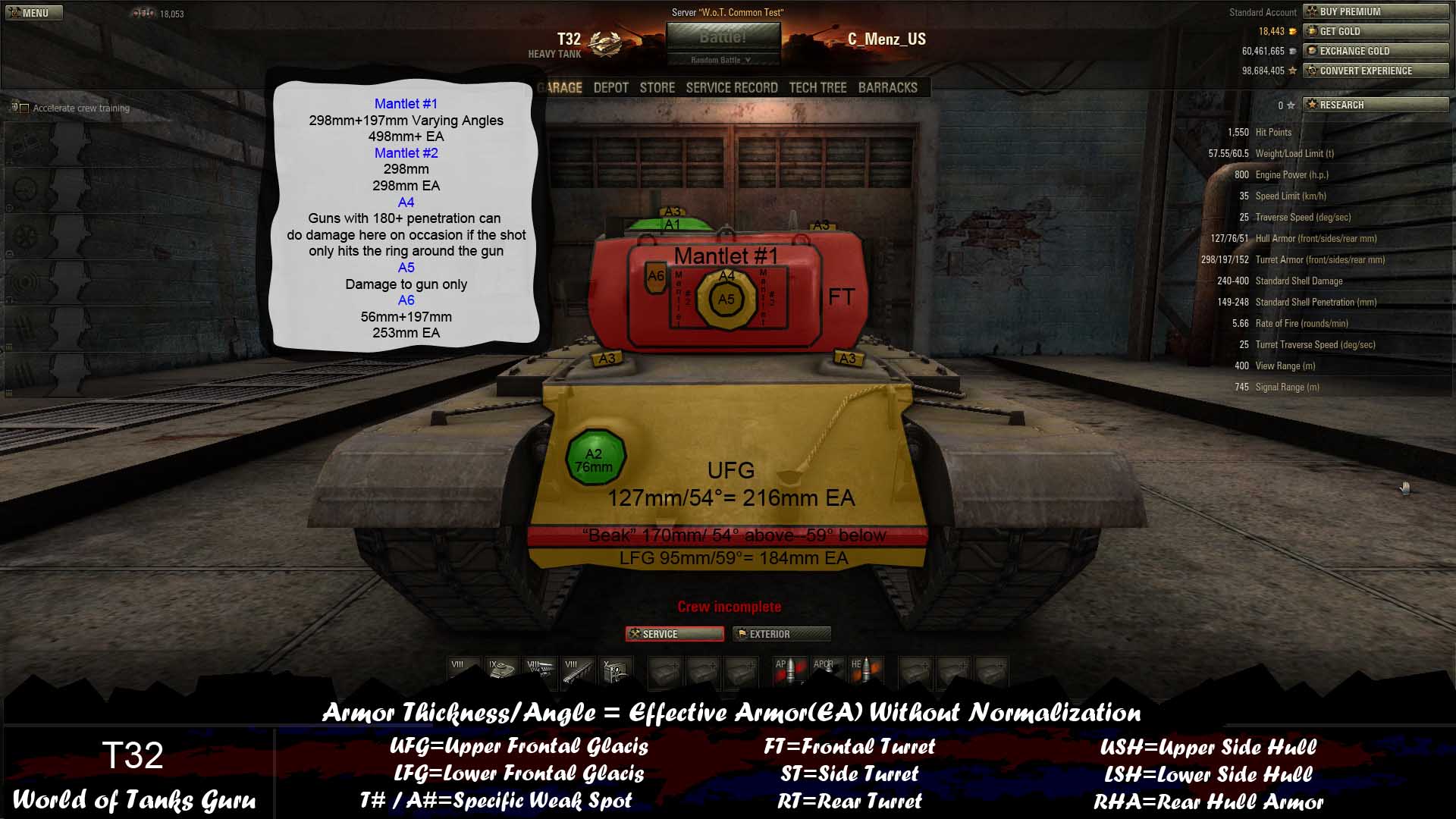This screenshot has width=1456, height=819.
Task: Open the Barracks tab
Action: [887, 88]
